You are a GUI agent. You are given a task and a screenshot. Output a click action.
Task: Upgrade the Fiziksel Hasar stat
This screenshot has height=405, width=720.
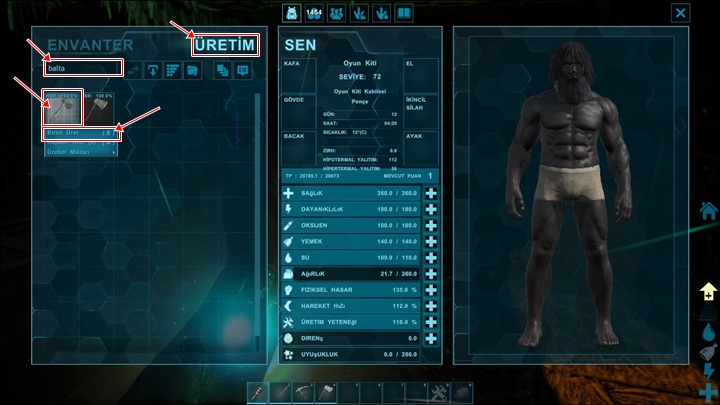431,289
